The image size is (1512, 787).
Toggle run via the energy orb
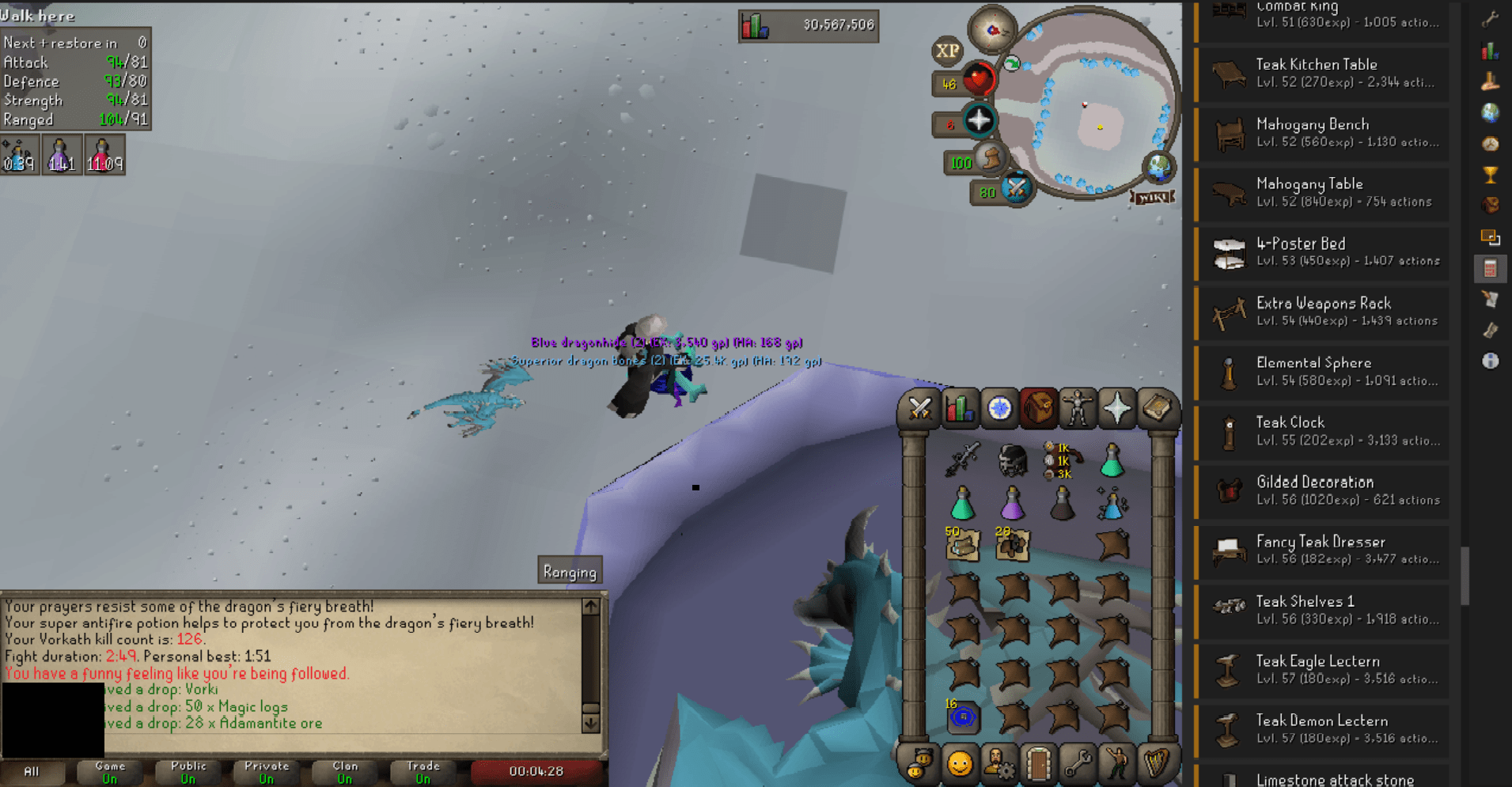click(991, 160)
